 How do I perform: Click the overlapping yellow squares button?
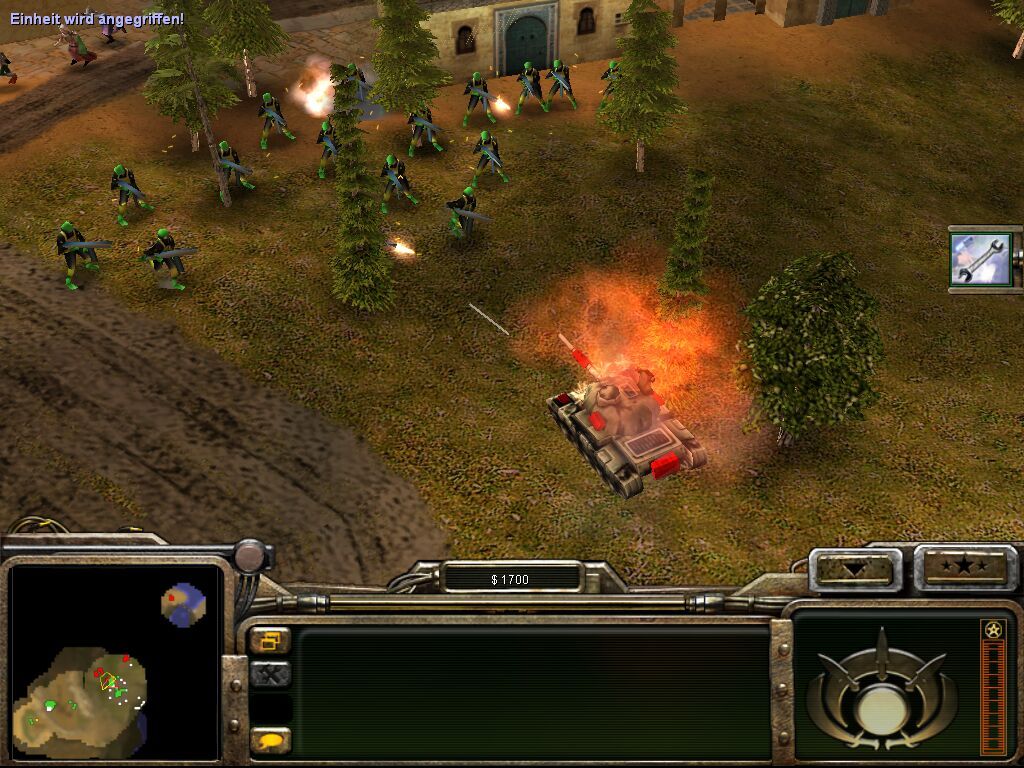point(270,640)
